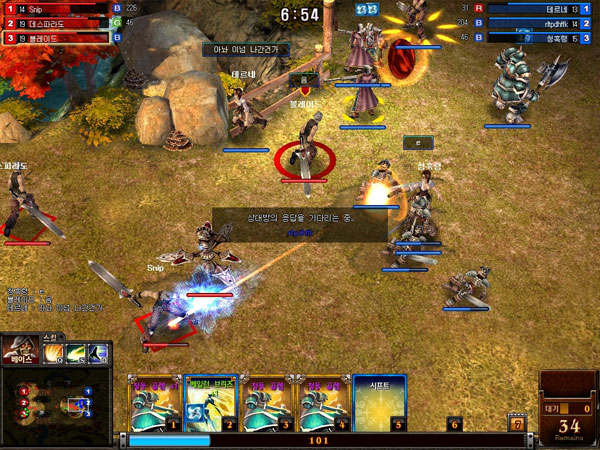The height and width of the screenshot is (450, 600).
Task: Select rtpdhfk in the blue team list
Action: tap(538, 23)
